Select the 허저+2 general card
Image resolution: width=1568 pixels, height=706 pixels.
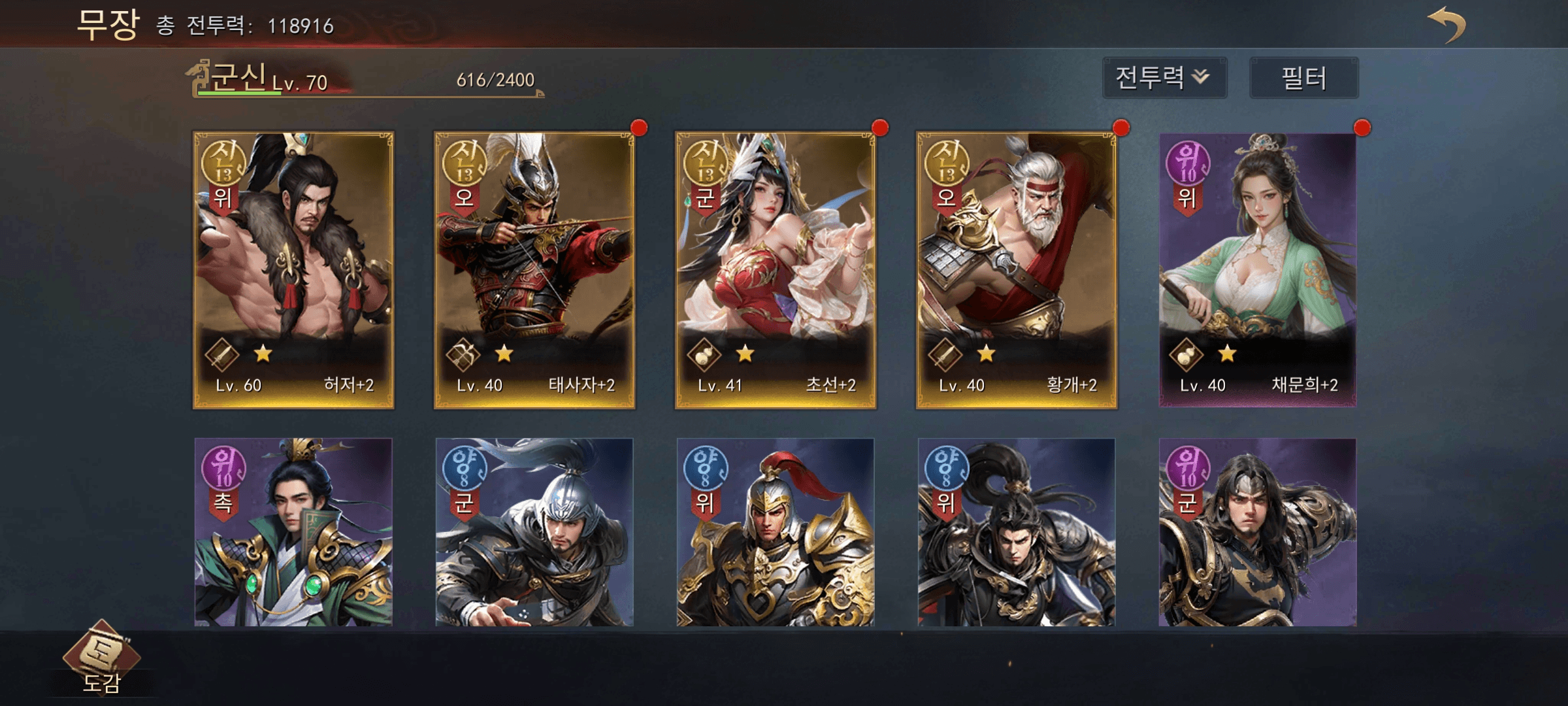pyautogui.click(x=293, y=269)
